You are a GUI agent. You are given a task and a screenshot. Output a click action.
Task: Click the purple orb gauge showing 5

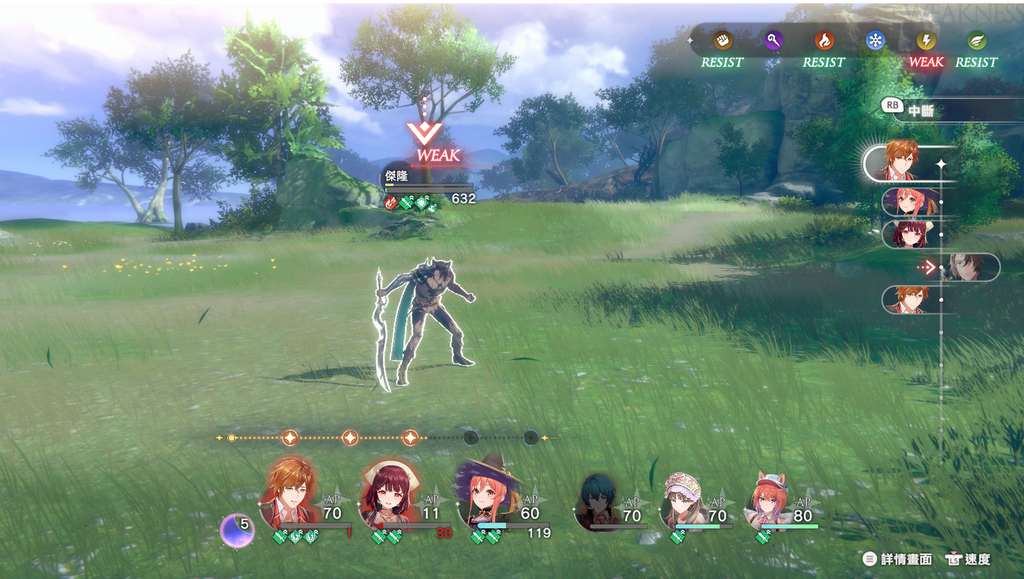click(x=237, y=528)
